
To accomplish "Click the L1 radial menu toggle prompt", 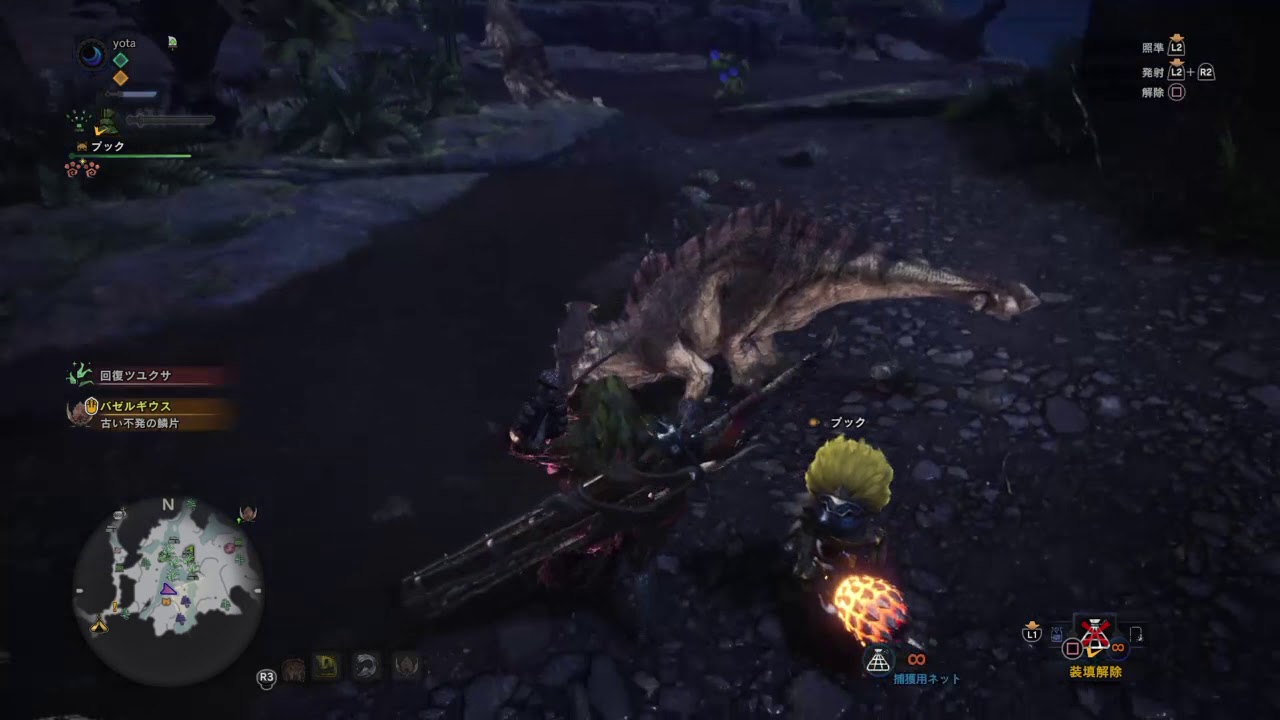I will [1031, 634].
